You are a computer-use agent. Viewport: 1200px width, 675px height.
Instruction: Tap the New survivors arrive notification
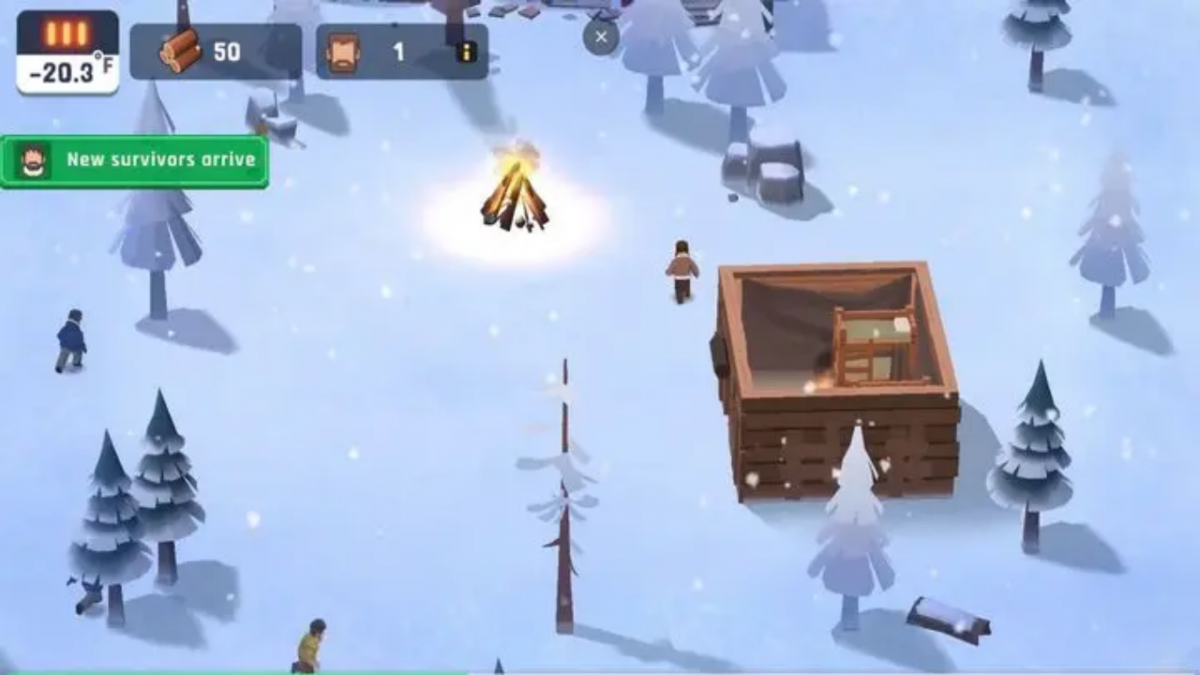pyautogui.click(x=135, y=161)
